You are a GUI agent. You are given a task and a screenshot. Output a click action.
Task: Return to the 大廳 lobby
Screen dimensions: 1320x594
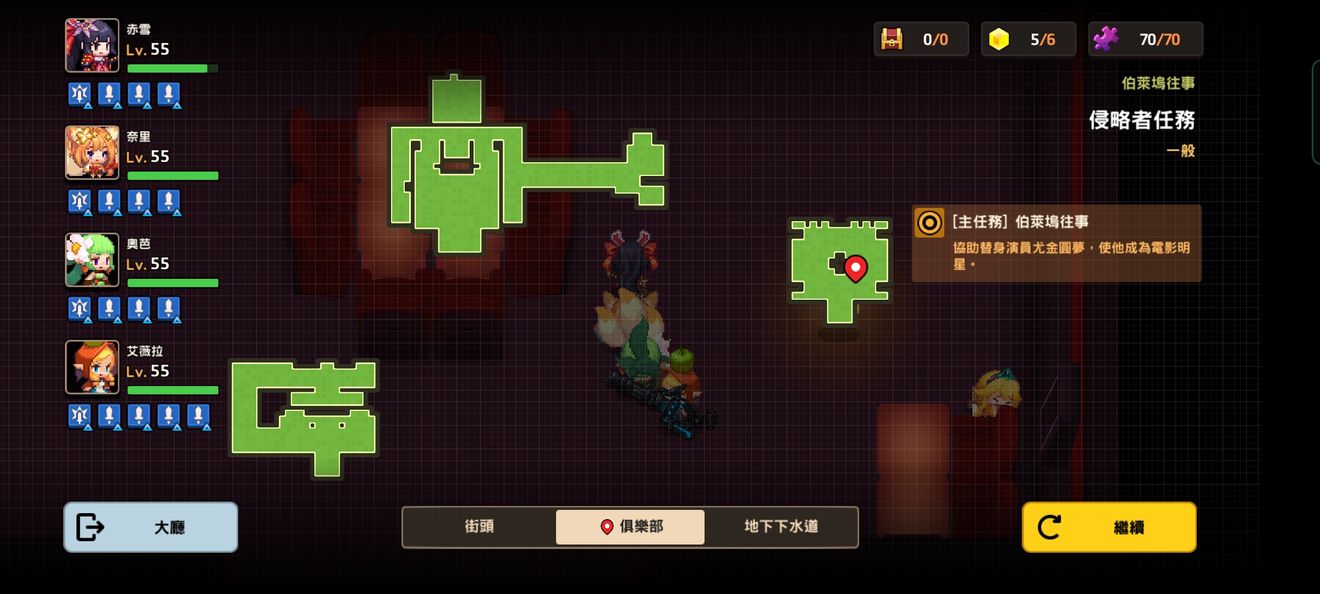(151, 527)
